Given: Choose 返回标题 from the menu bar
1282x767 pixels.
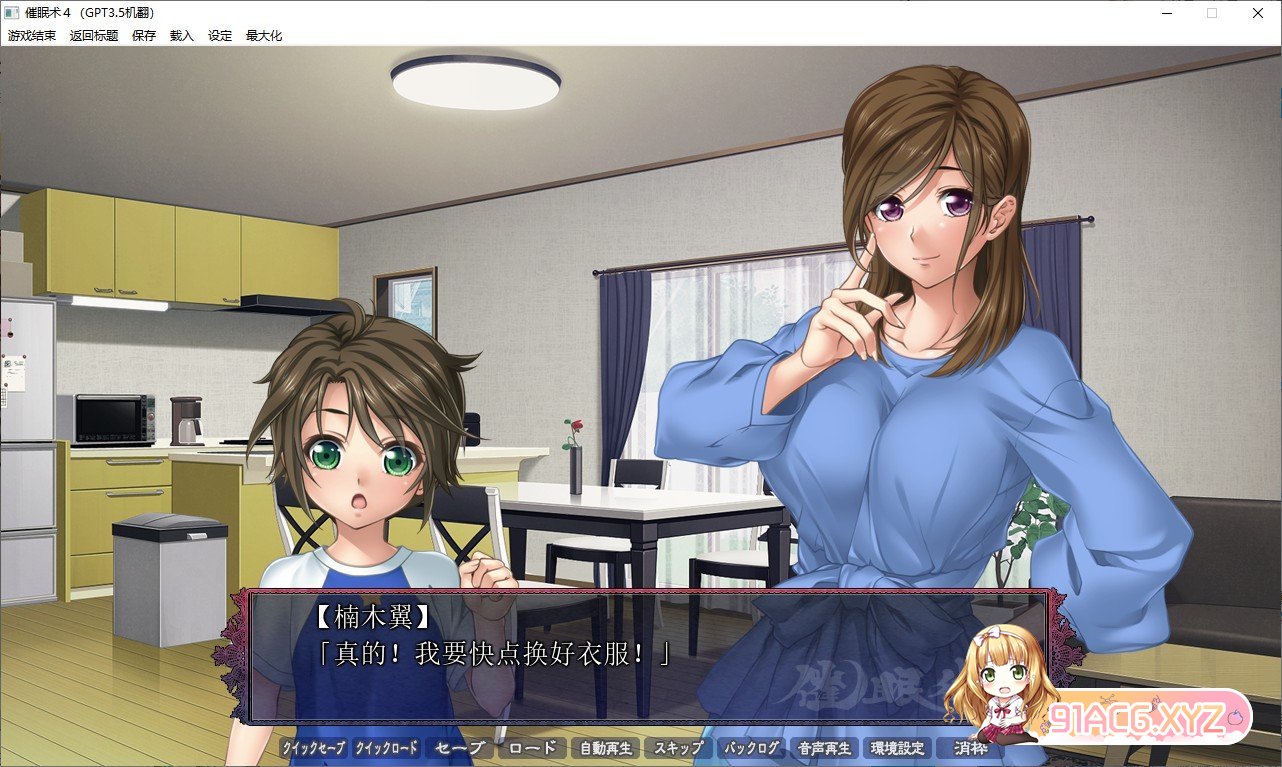Looking at the screenshot, I should coord(94,35).
